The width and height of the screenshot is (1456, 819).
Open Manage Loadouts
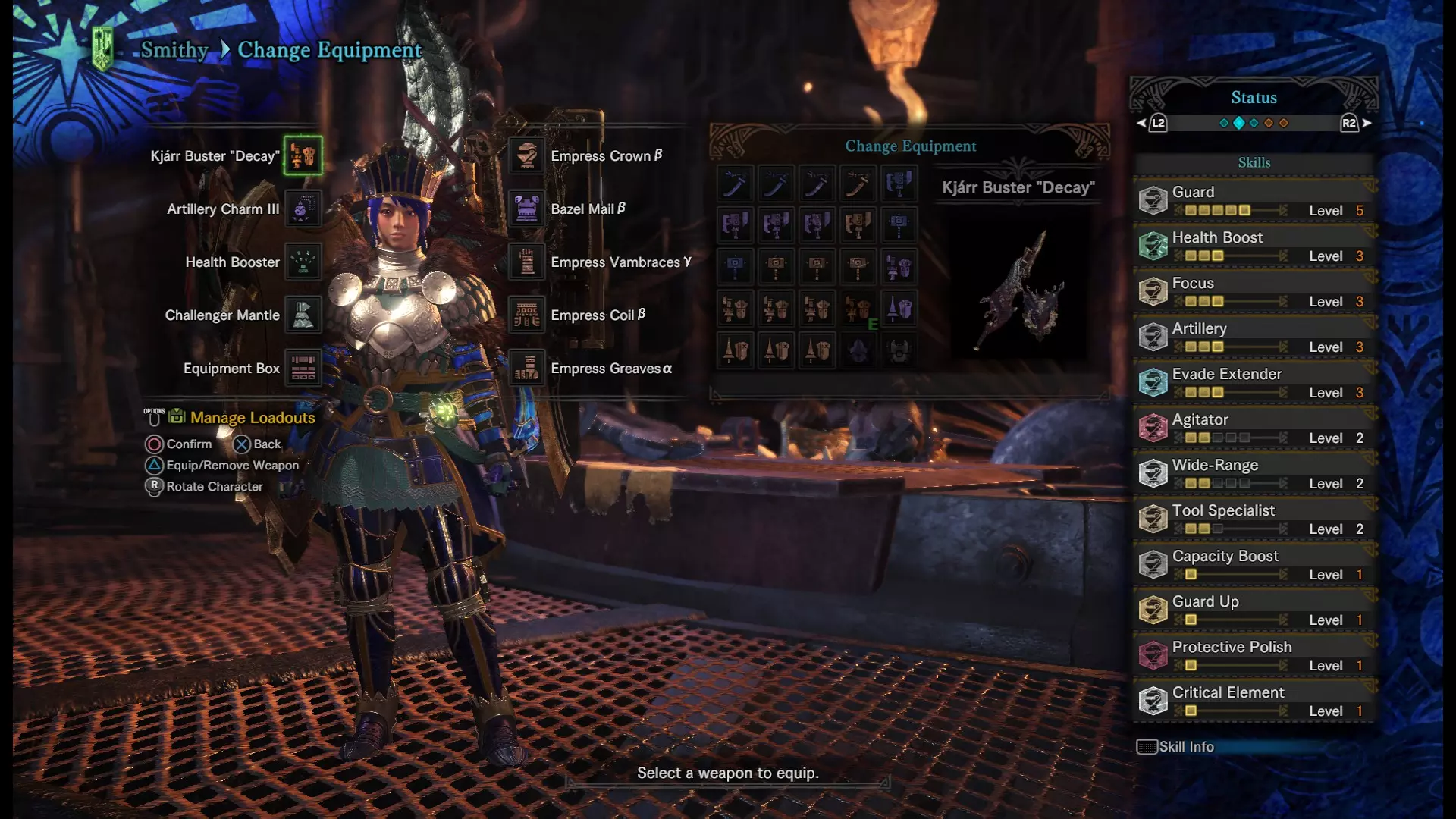(252, 417)
